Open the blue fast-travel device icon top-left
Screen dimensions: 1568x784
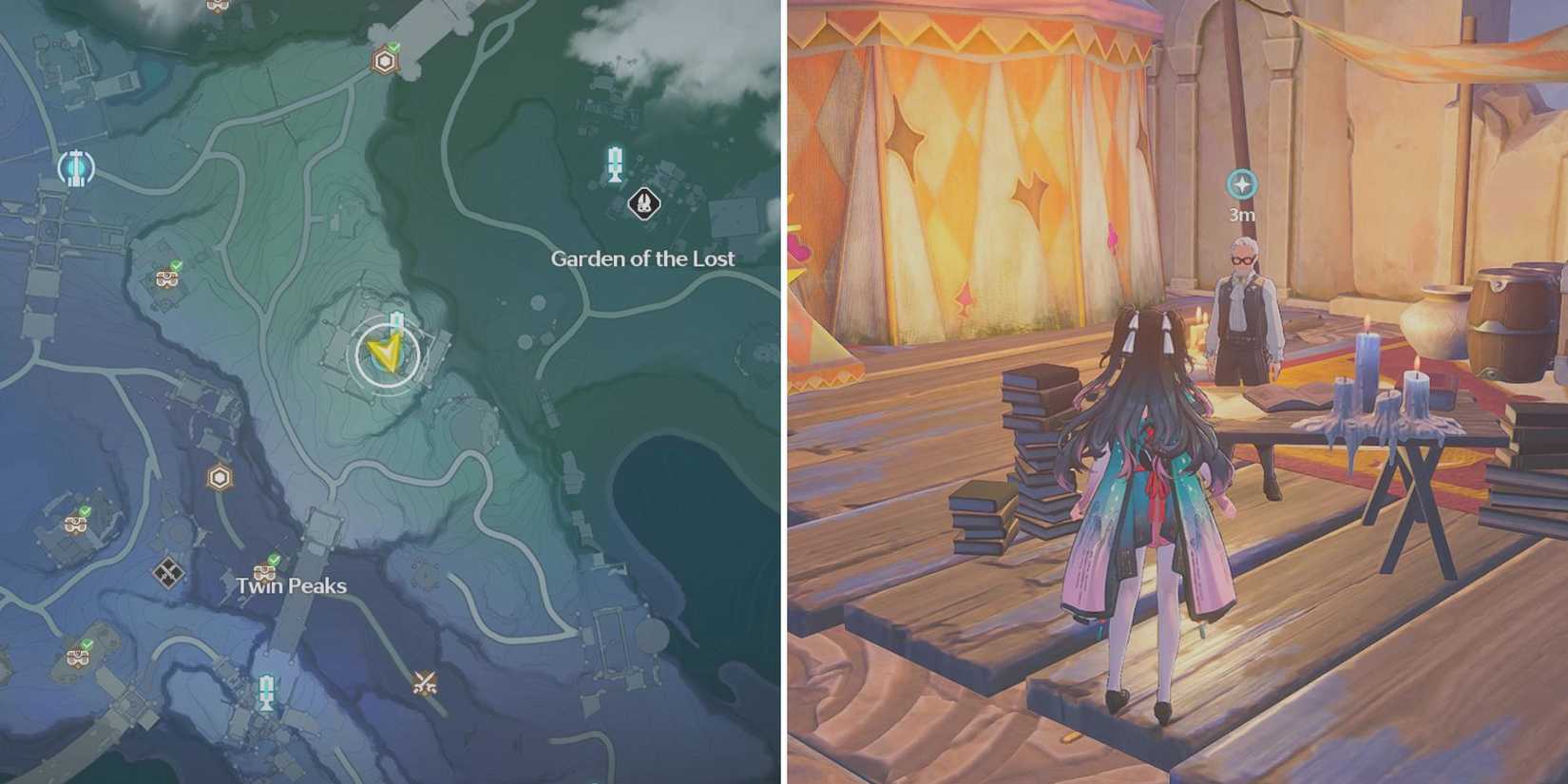tap(77, 166)
